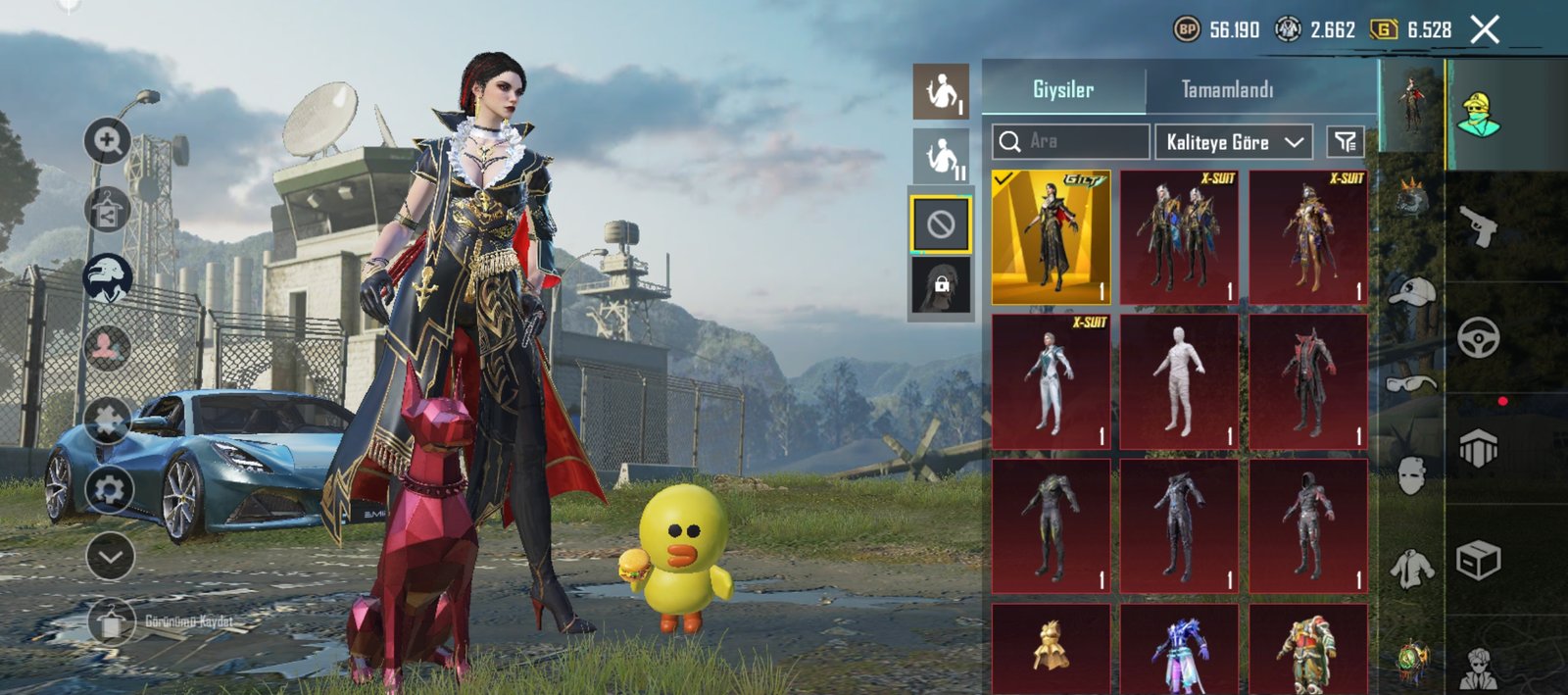Open the gear settings icon
Viewport: 1568px width, 695px height.
click(109, 488)
